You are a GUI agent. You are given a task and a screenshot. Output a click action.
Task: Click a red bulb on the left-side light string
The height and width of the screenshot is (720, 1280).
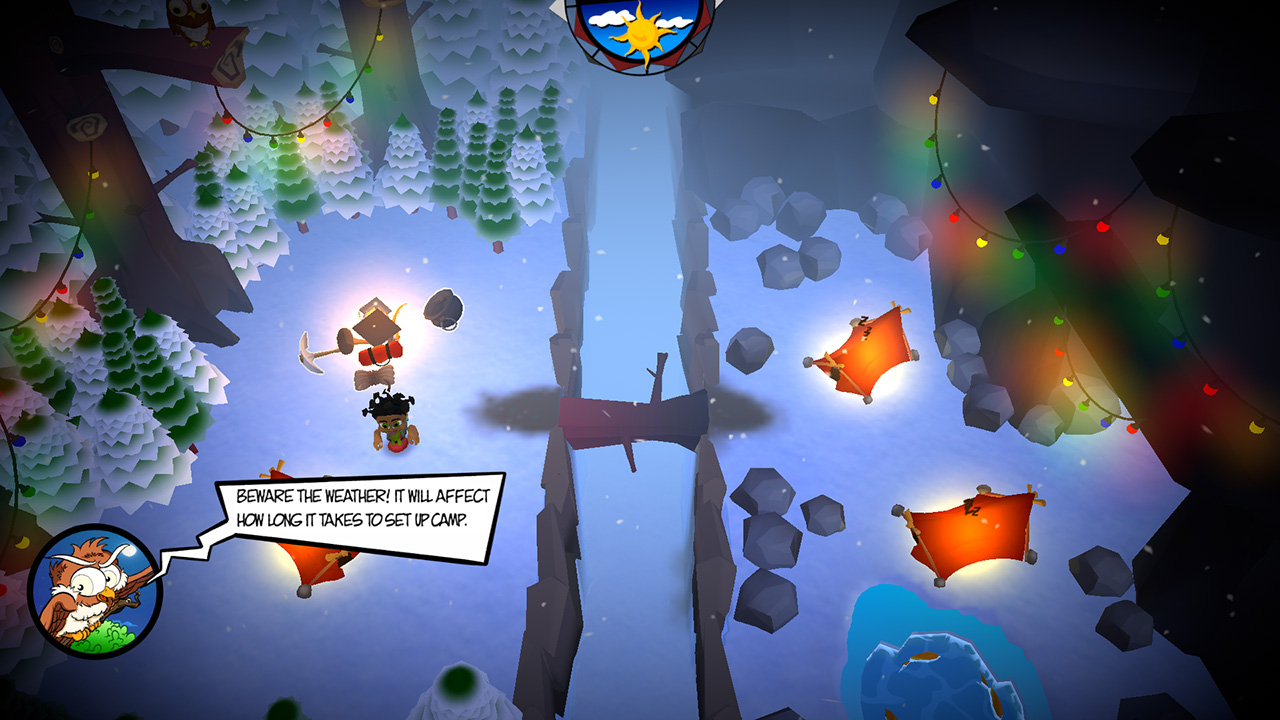point(226,120)
